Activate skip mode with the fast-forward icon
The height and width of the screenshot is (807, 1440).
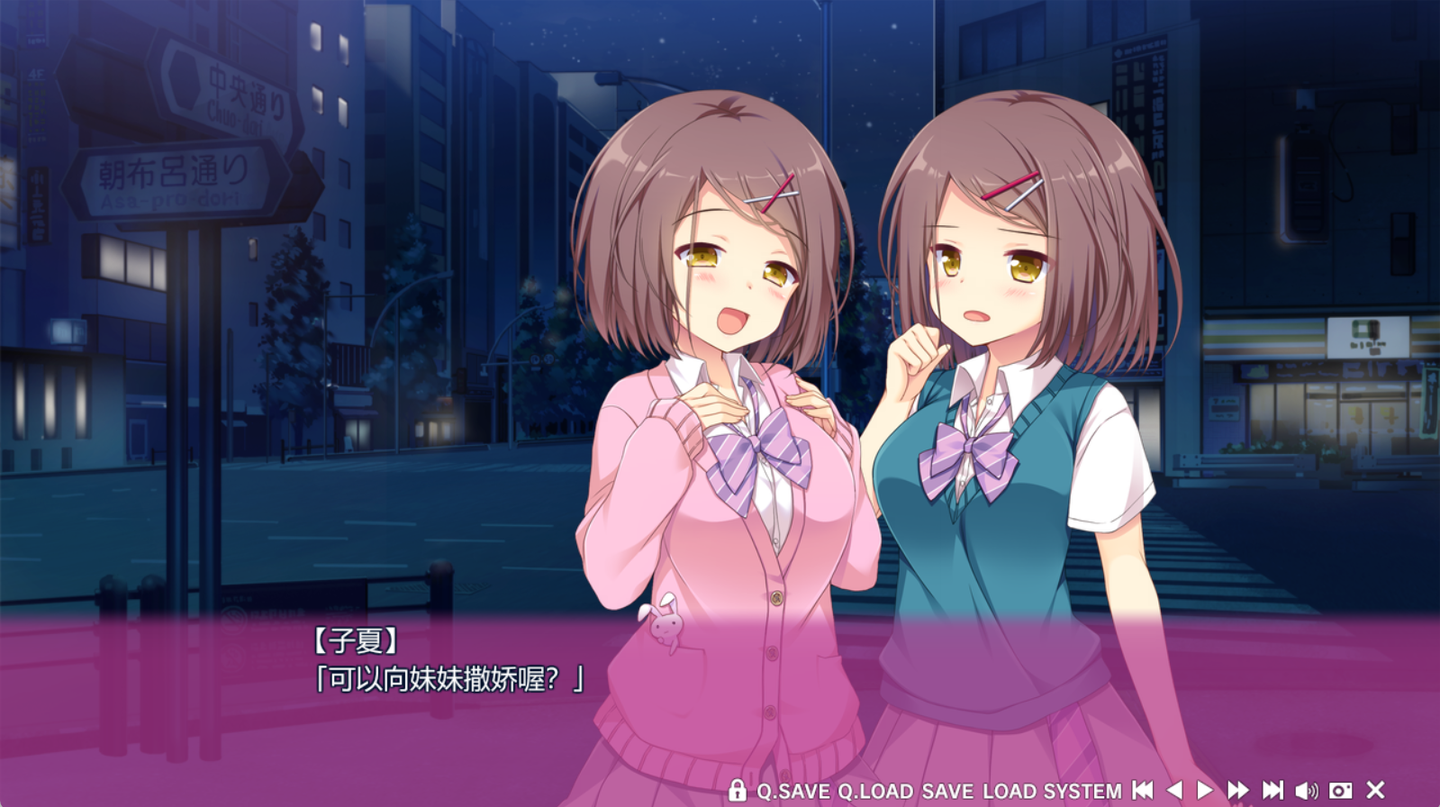coord(1238,791)
